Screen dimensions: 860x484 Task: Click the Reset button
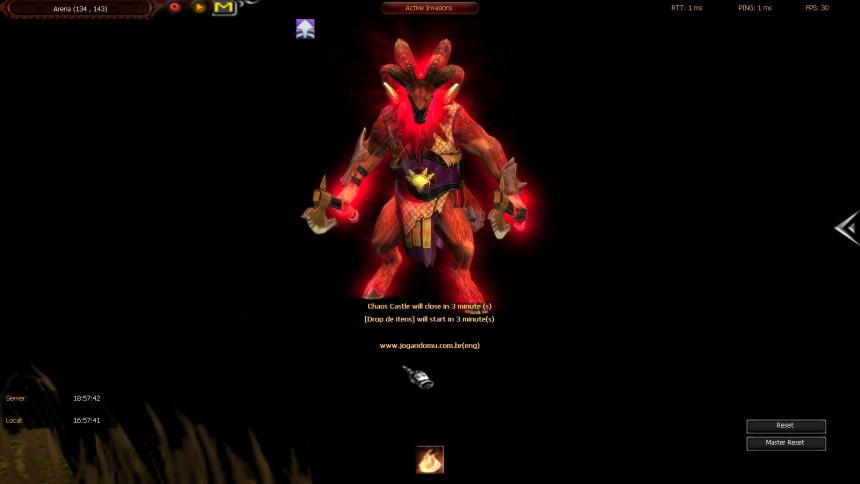pos(785,426)
